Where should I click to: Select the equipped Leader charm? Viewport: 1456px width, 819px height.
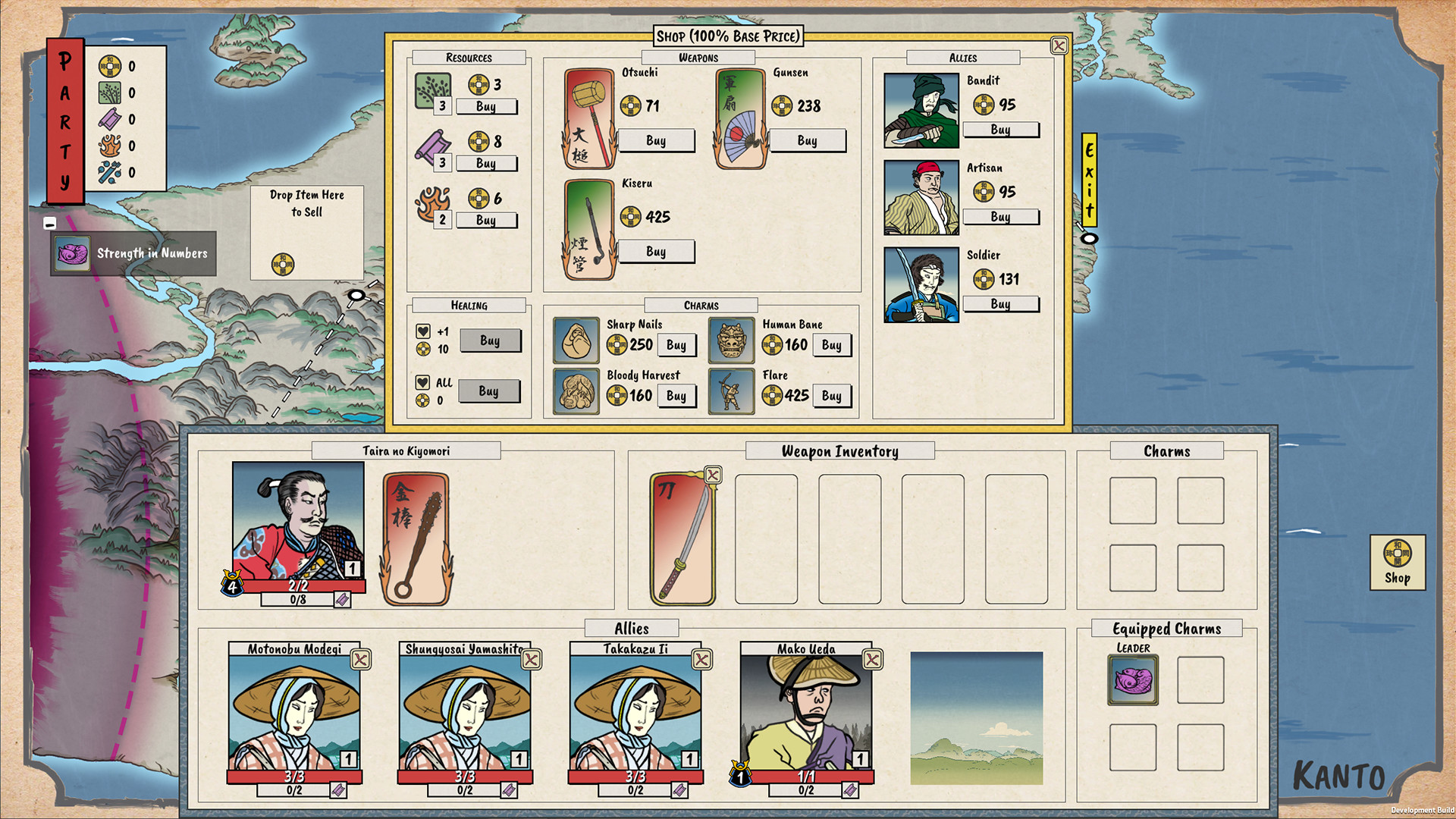coord(1133,680)
